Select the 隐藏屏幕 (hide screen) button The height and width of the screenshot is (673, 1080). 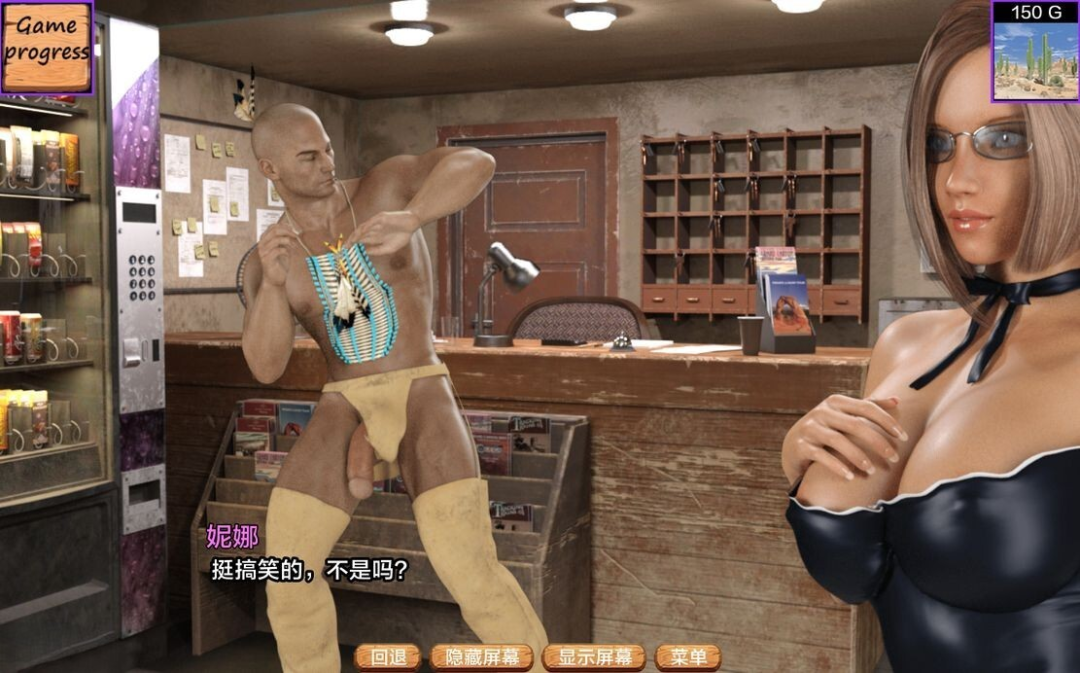[482, 657]
